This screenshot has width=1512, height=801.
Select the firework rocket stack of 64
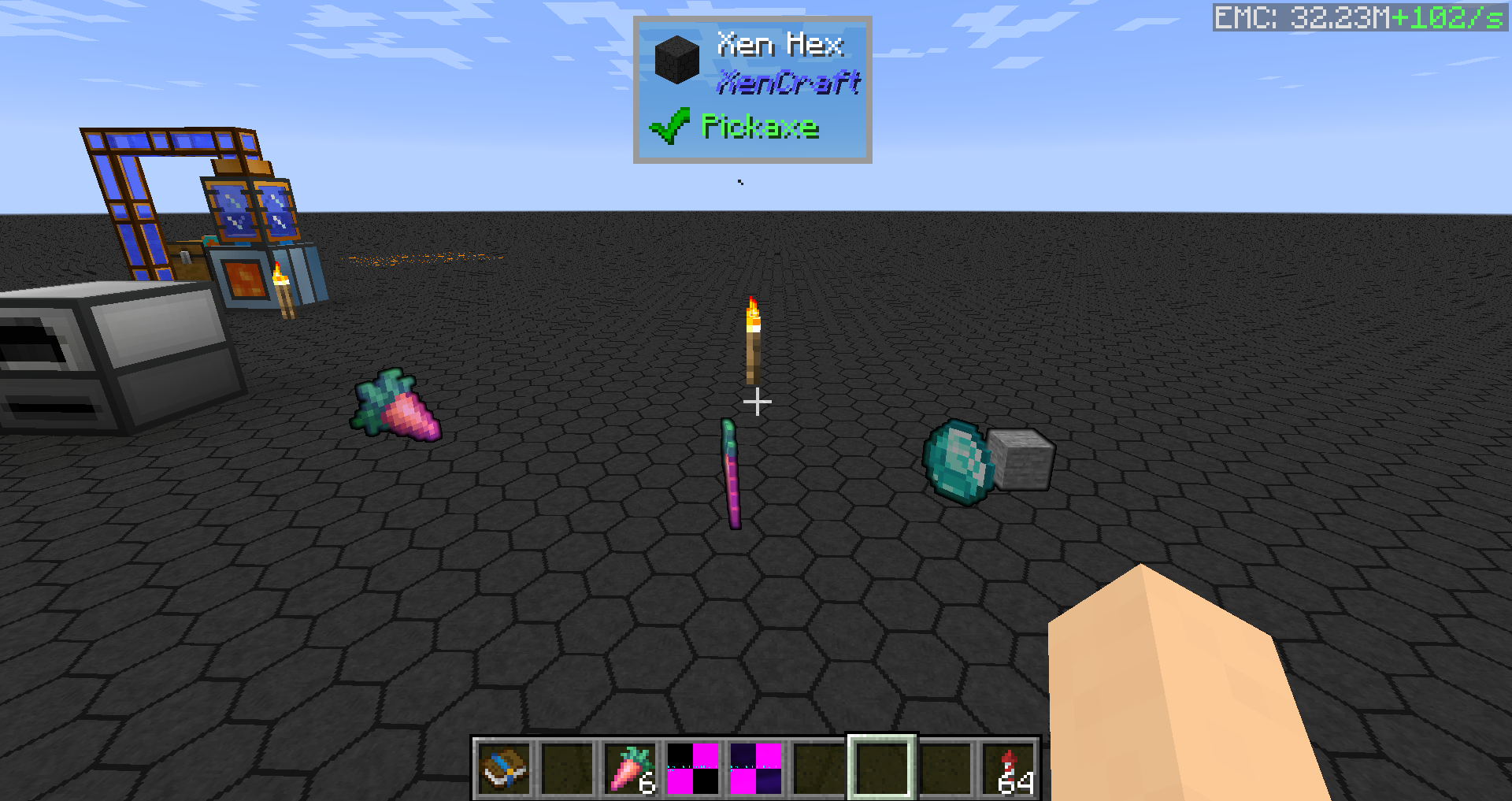pyautogui.click(x=1008, y=769)
